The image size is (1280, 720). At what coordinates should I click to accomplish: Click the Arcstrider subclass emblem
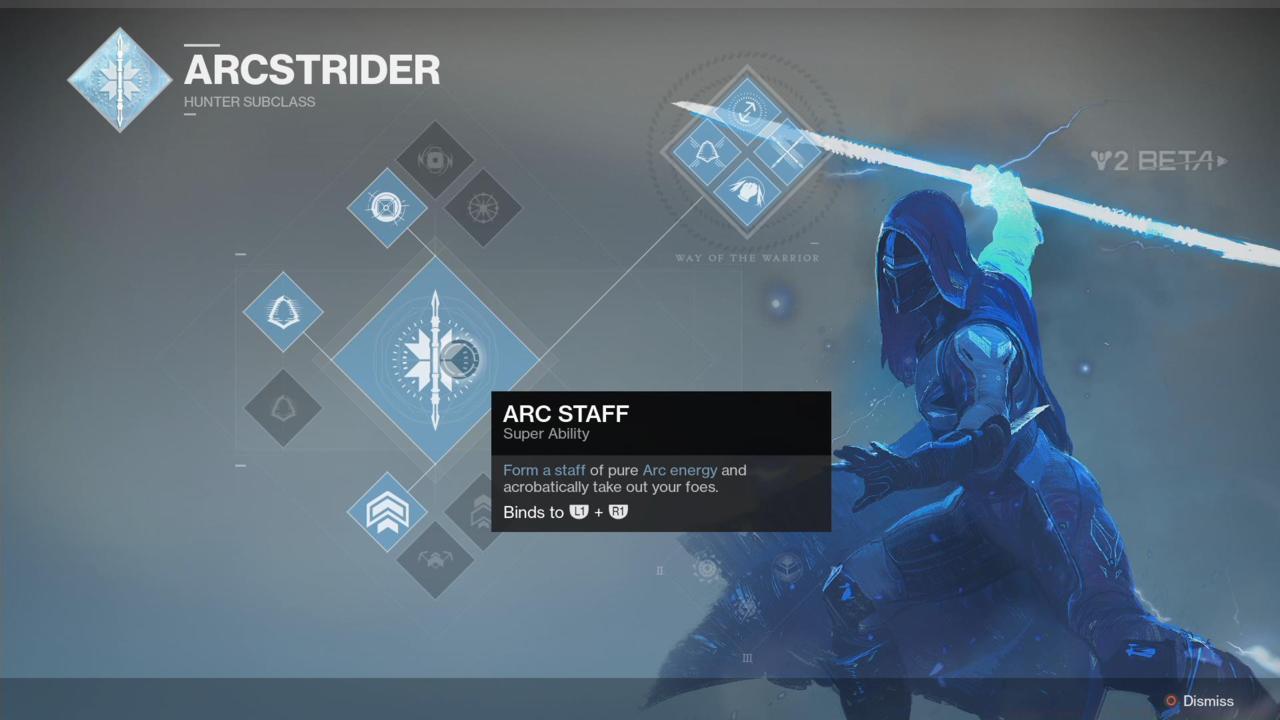(119, 79)
